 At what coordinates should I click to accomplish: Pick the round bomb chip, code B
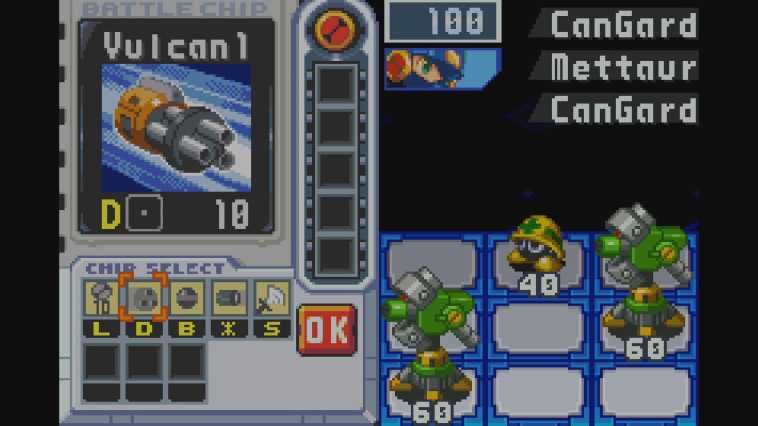185,298
